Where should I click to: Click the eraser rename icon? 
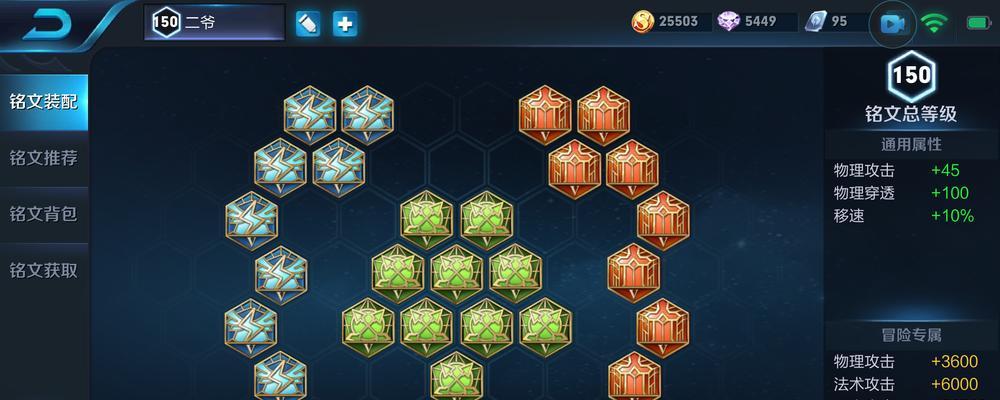click(308, 24)
